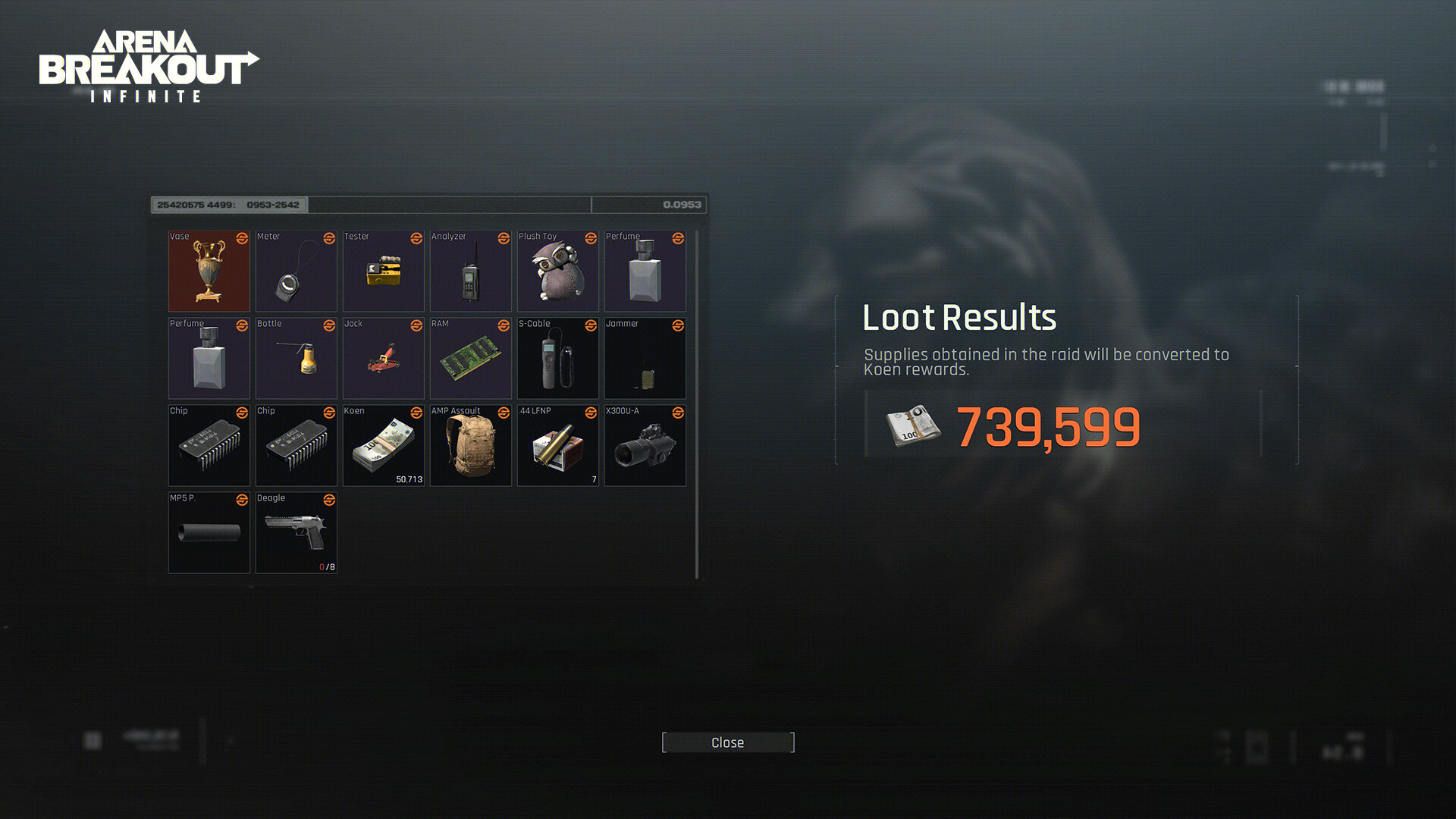This screenshot has width=1456, height=819.
Task: Click the Meter loot item
Action: click(x=296, y=271)
